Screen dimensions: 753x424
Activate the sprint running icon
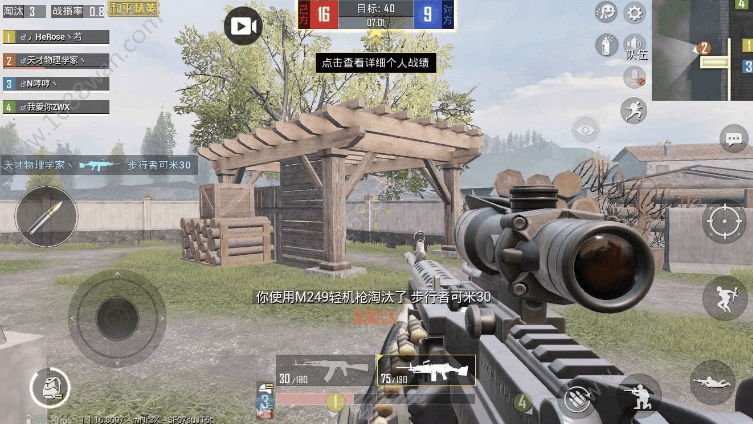[x=634, y=109]
